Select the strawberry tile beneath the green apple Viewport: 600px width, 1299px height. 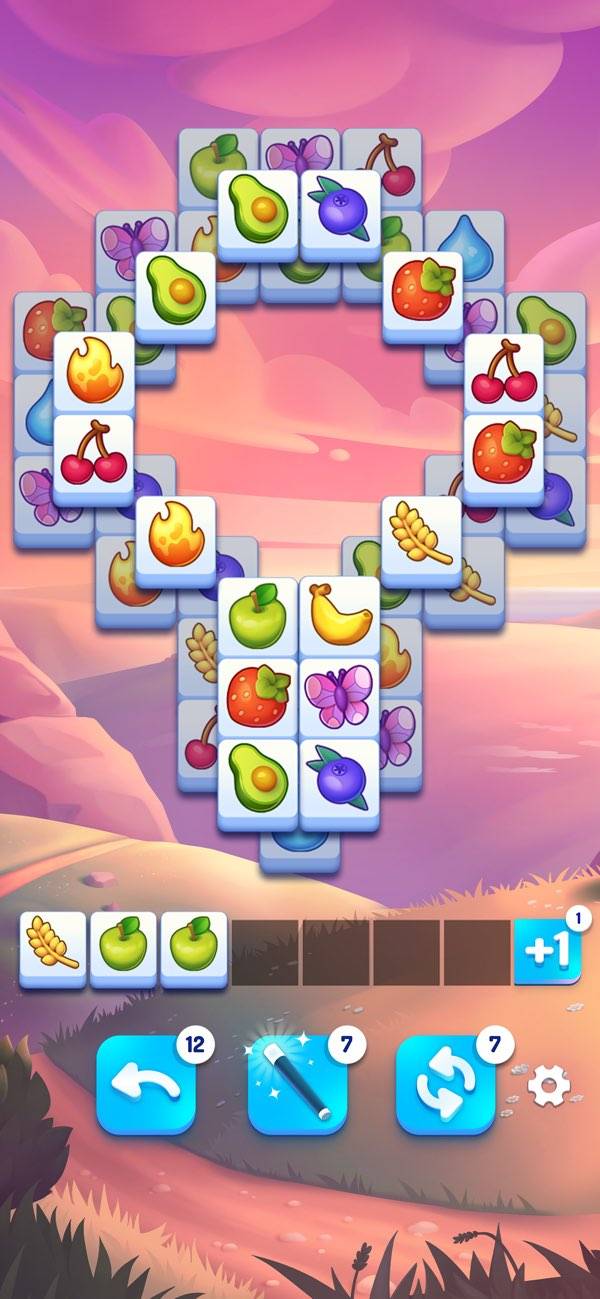pos(258,697)
